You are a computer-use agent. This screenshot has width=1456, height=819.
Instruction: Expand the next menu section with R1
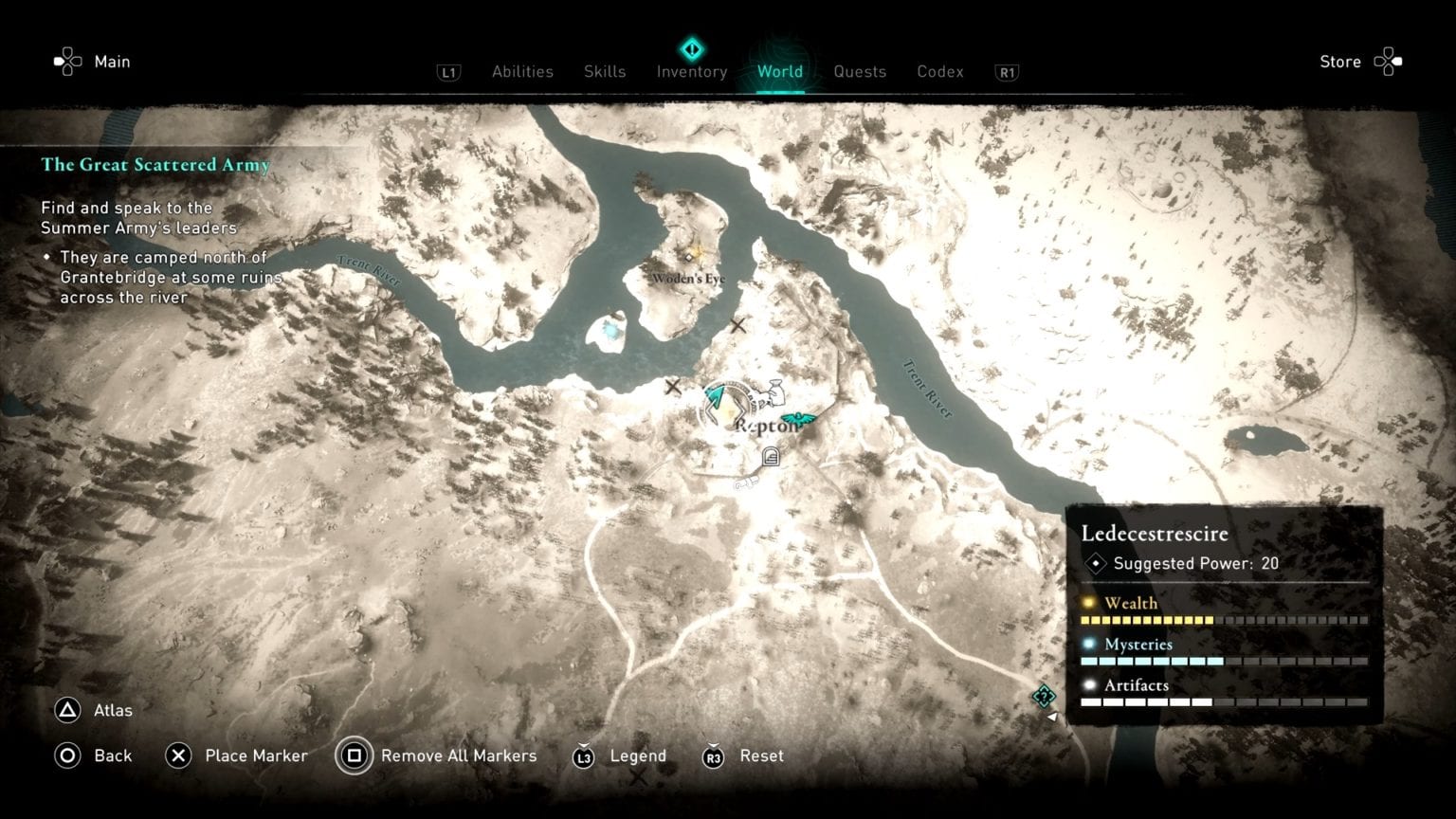pos(1007,71)
